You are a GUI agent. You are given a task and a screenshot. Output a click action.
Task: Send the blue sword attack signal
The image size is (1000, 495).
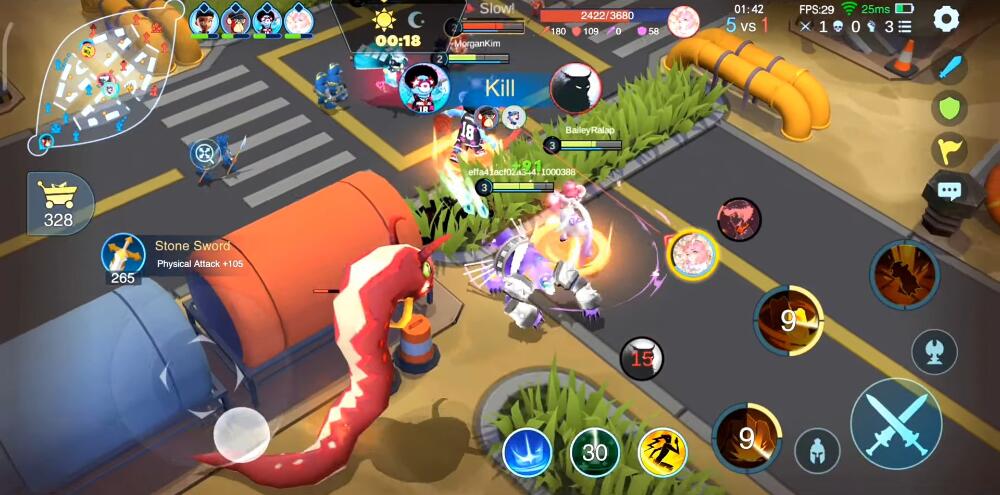949,67
